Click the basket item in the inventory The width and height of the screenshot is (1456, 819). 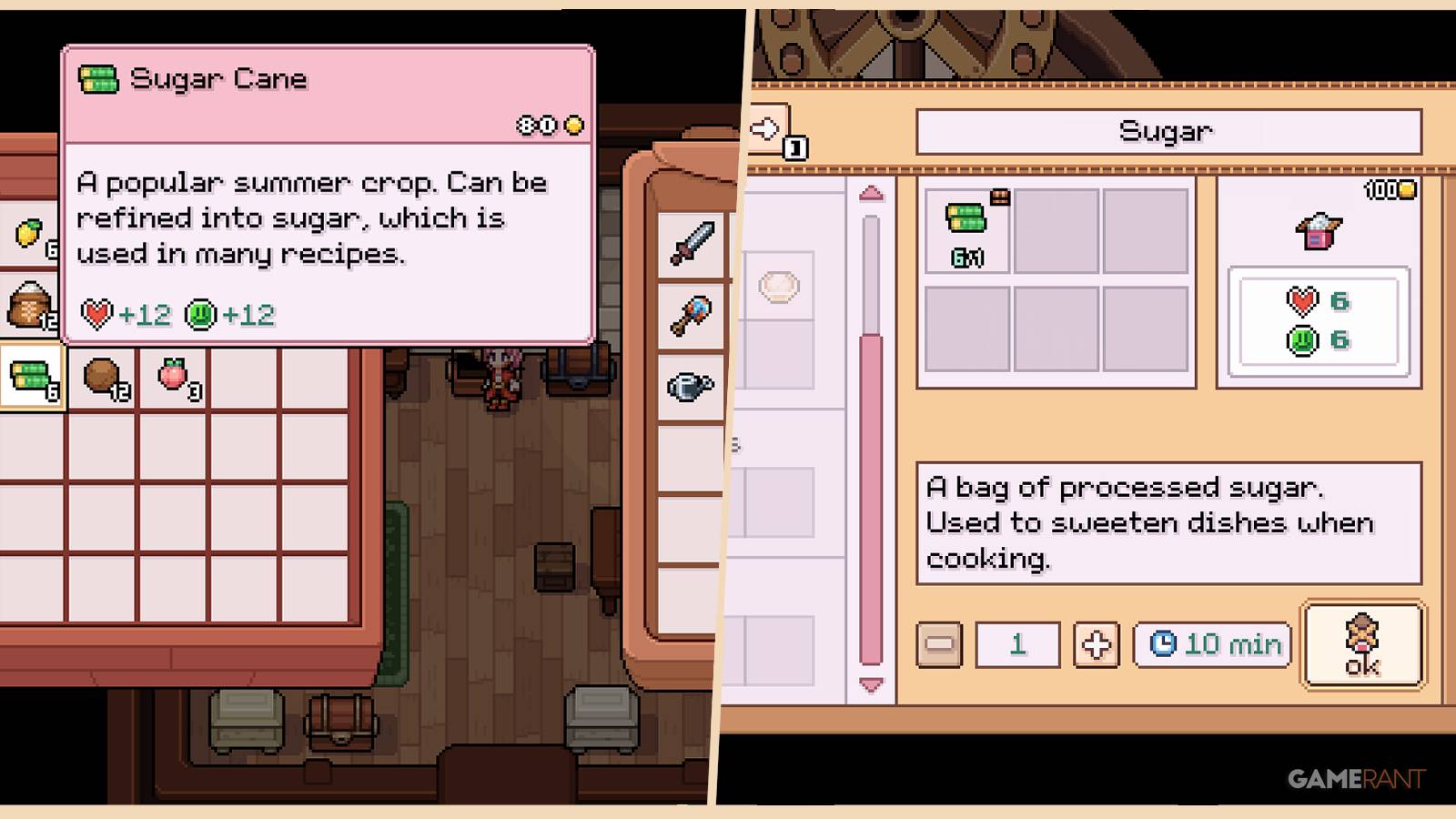point(27,305)
